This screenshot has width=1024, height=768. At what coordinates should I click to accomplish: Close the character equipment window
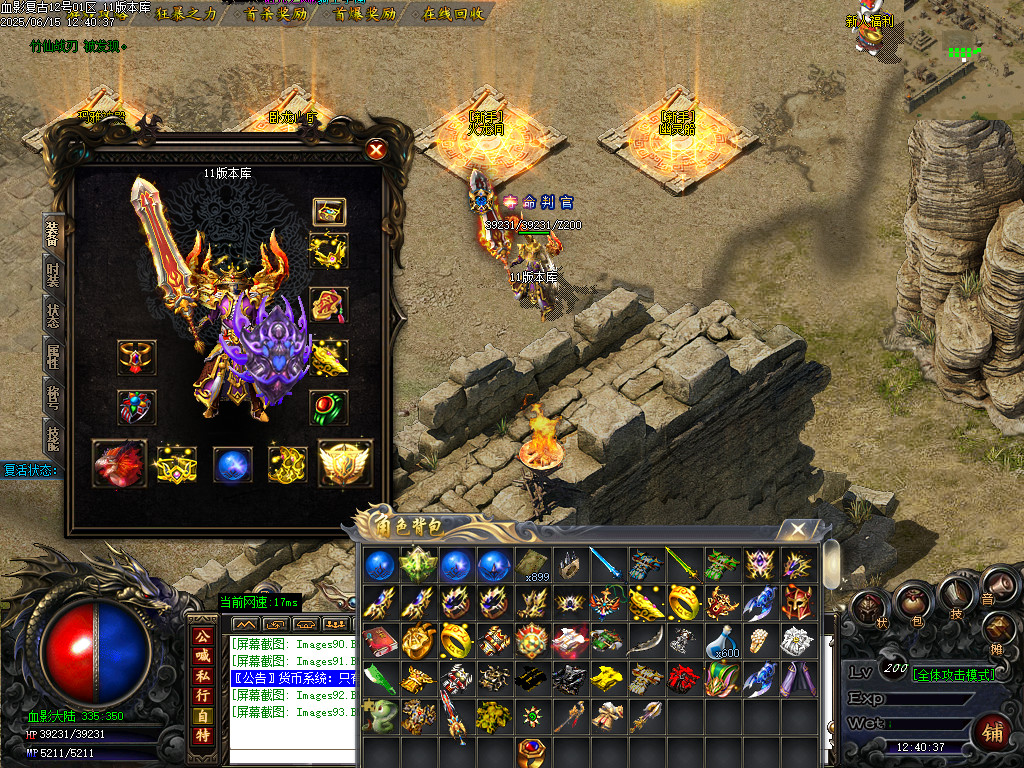tap(376, 150)
